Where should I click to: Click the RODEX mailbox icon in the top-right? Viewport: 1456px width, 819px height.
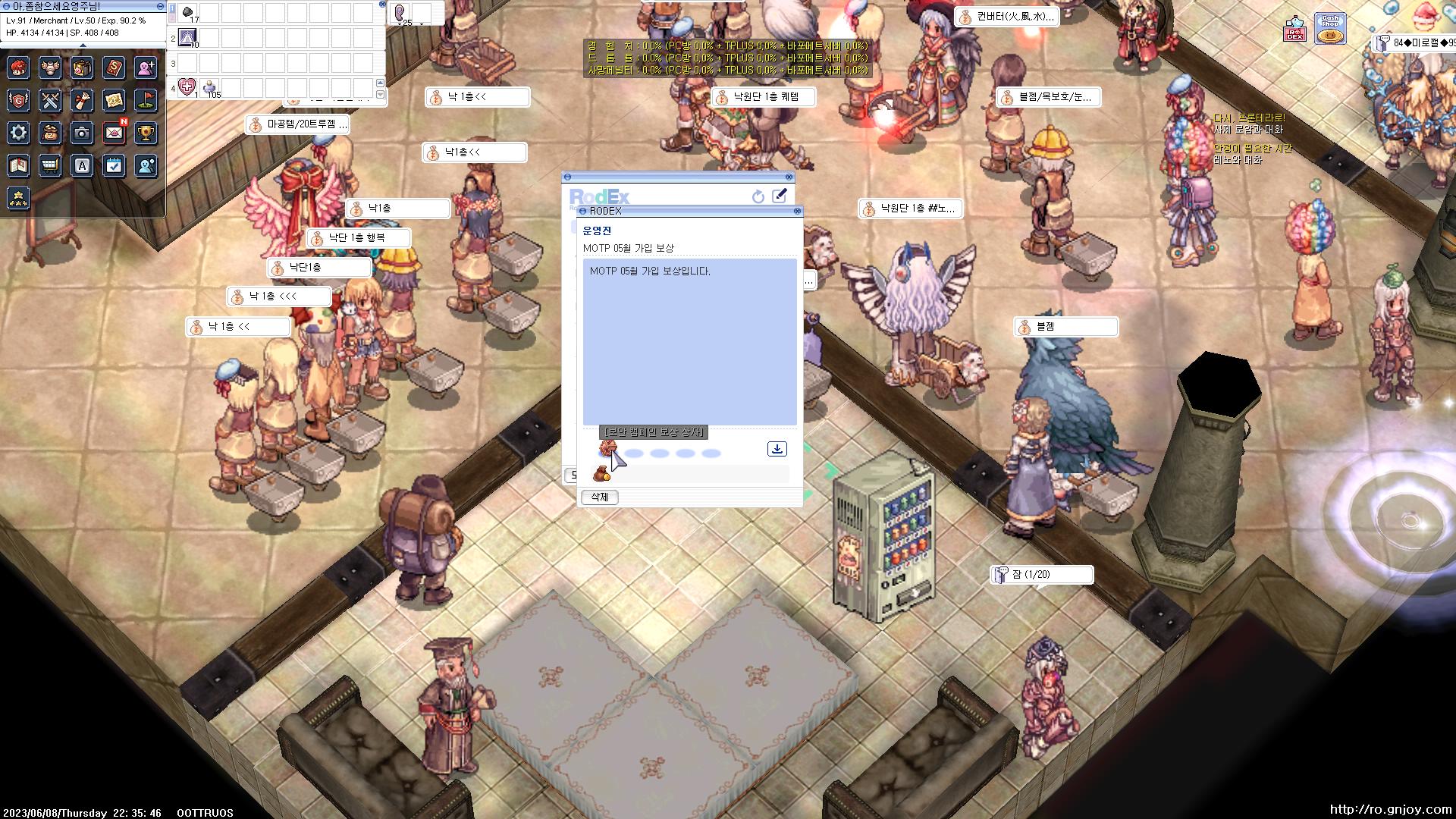(x=1294, y=30)
